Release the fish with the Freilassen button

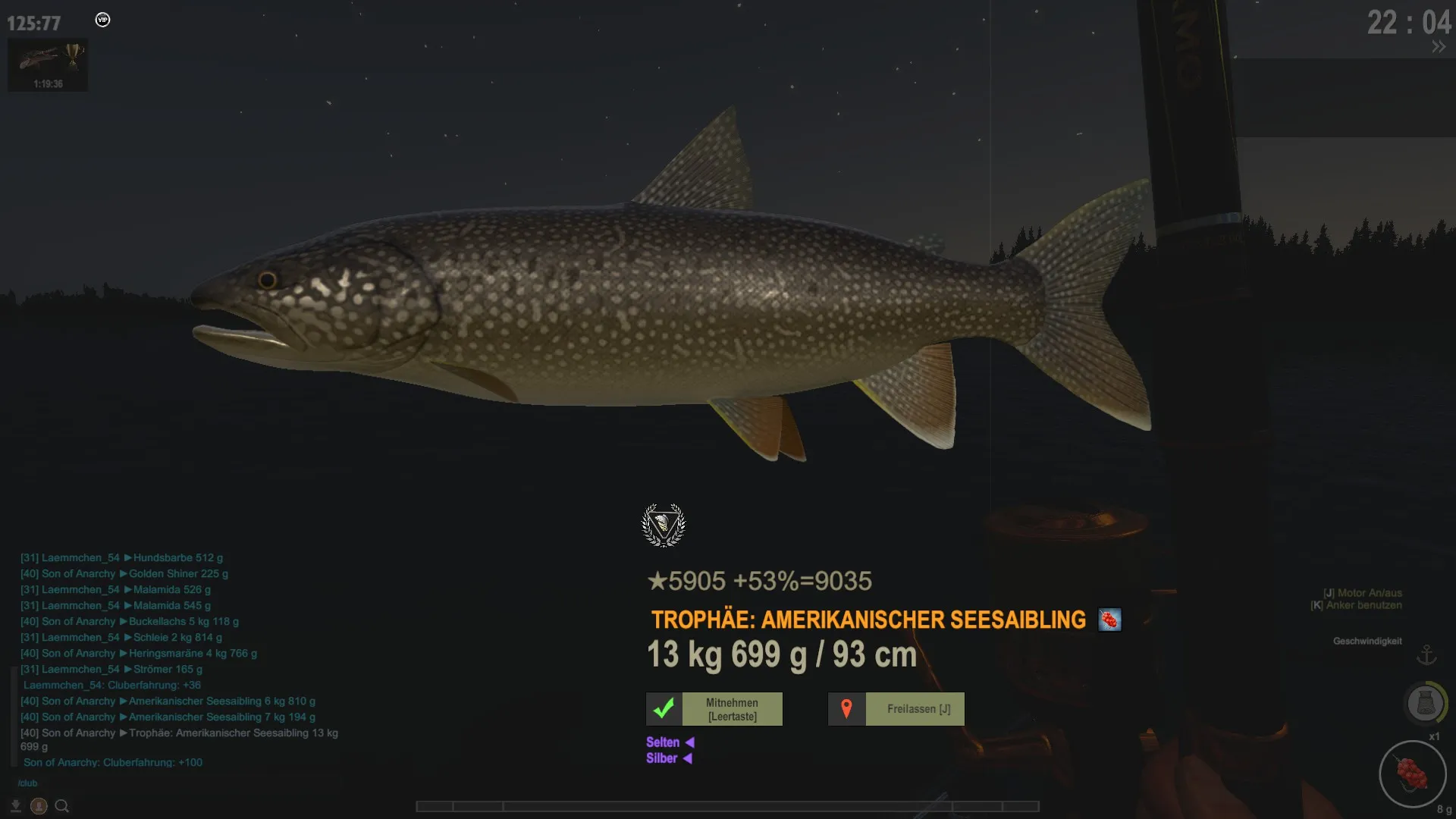(896, 709)
